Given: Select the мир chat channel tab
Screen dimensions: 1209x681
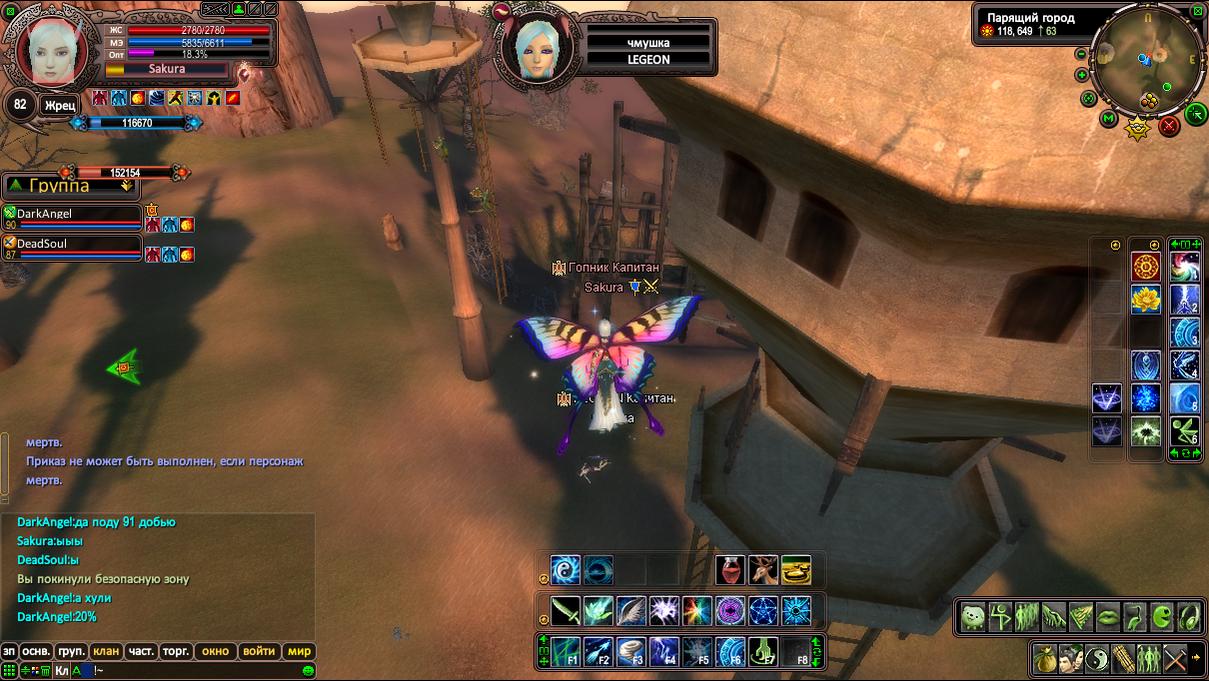Looking at the screenshot, I should pyautogui.click(x=300, y=651).
